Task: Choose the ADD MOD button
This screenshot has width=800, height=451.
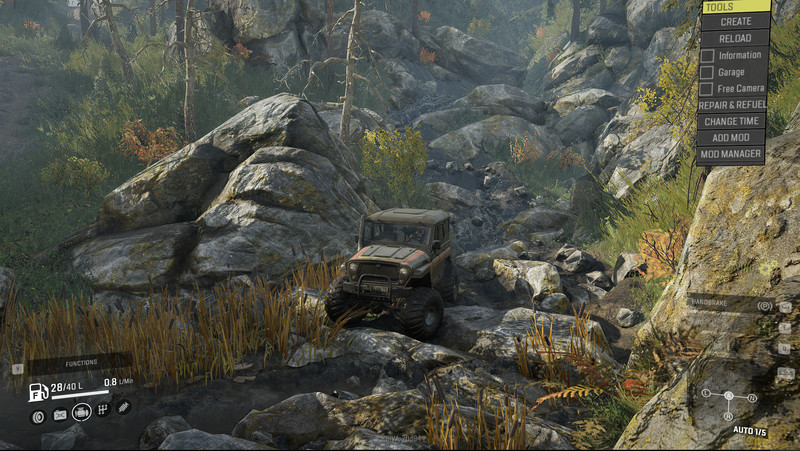Action: tap(733, 138)
